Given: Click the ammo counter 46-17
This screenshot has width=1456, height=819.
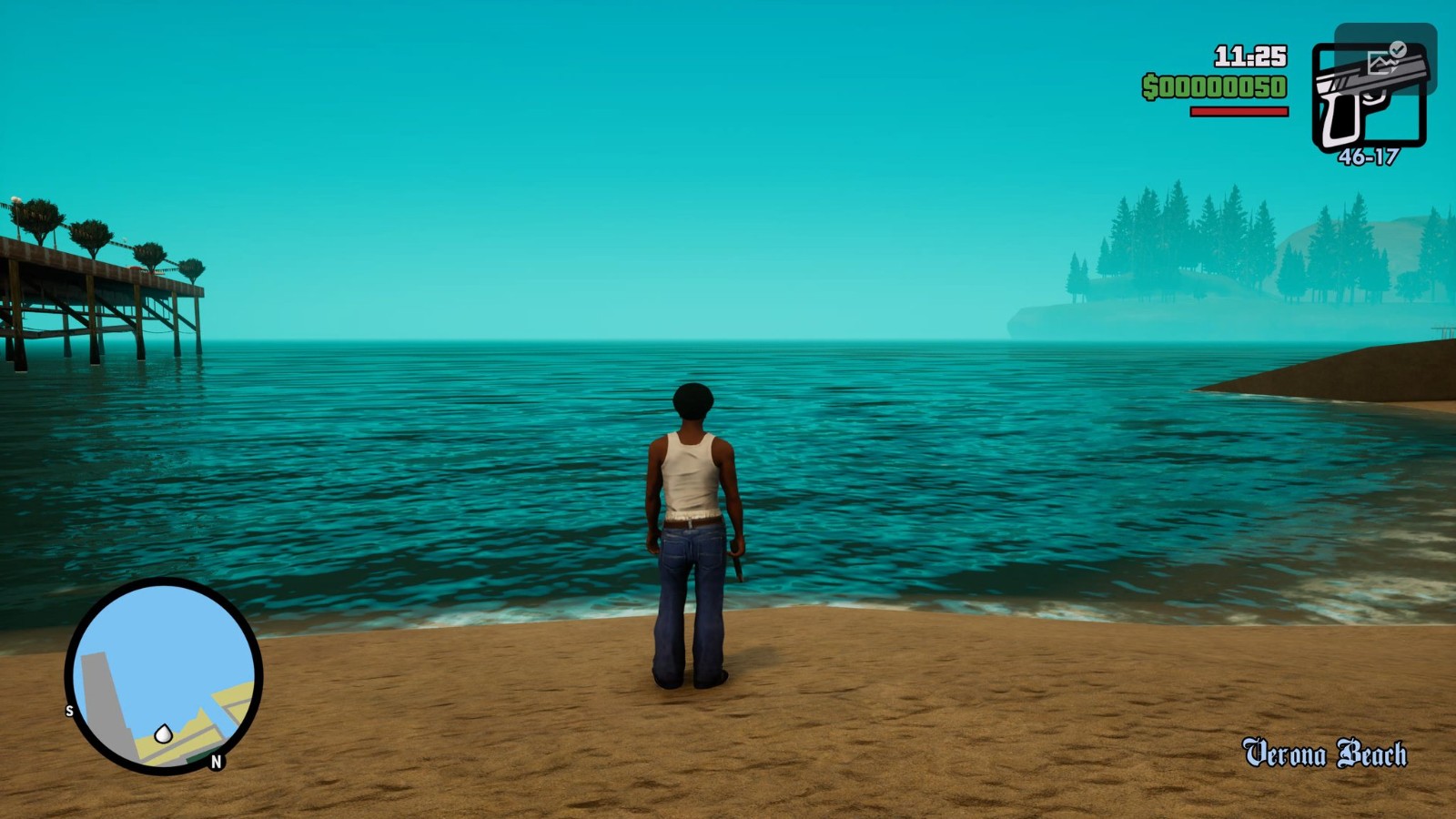Looking at the screenshot, I should [1370, 156].
